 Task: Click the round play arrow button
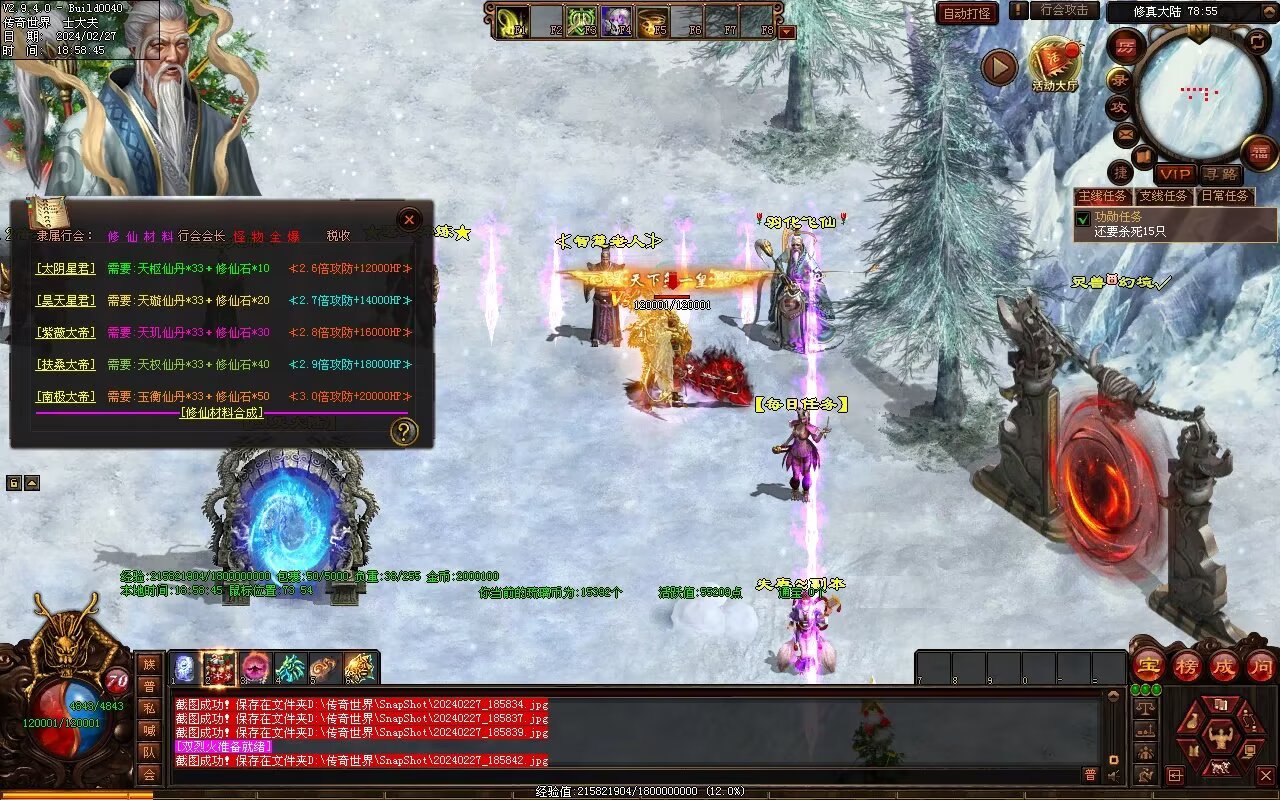point(998,67)
